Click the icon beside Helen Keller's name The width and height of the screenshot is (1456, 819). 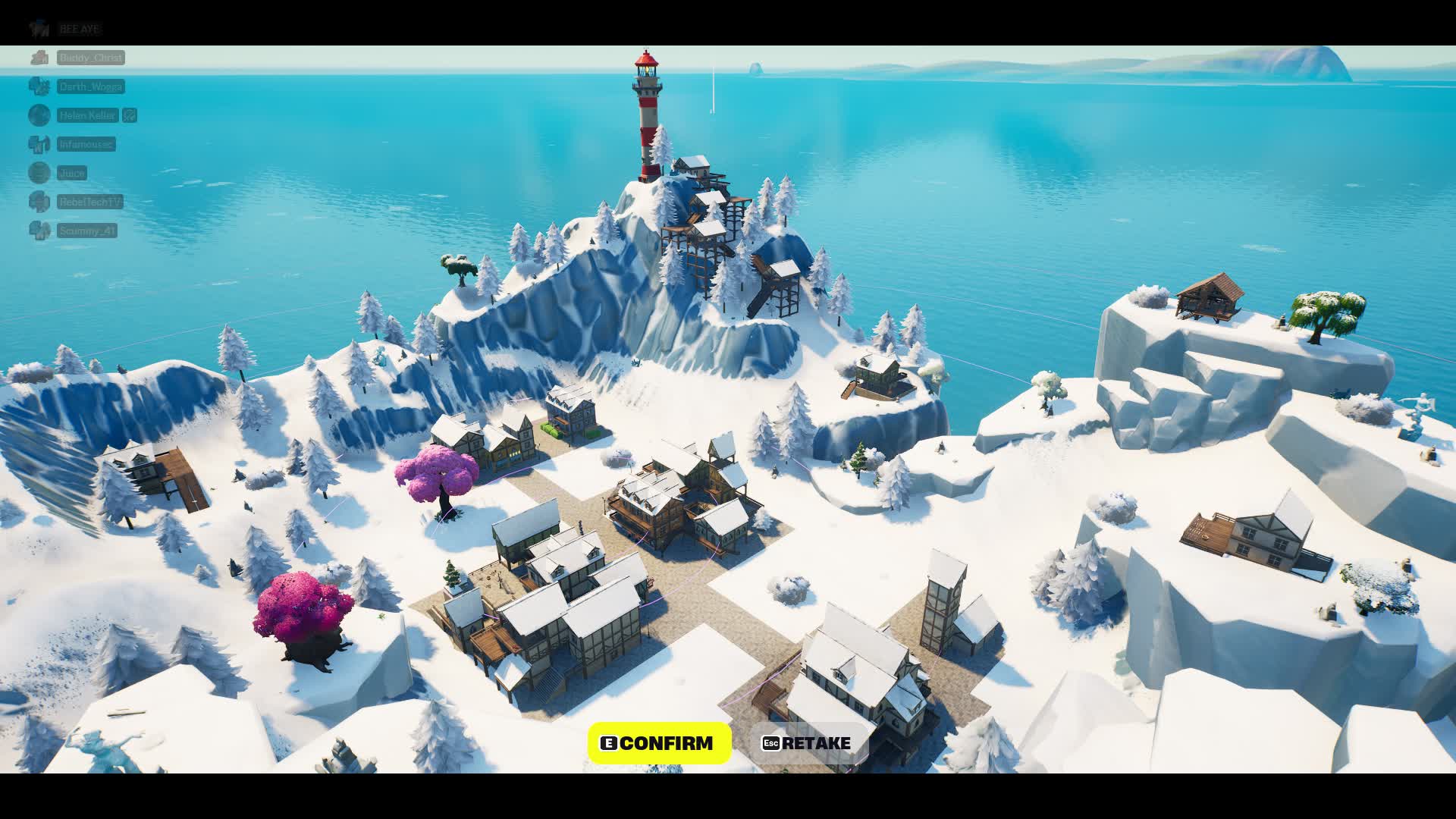[130, 115]
